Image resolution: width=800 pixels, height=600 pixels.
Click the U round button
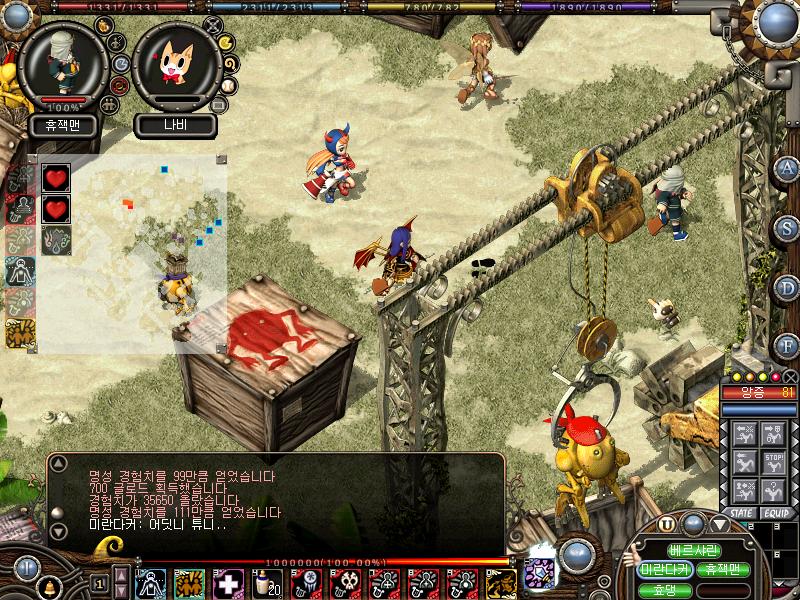tap(667, 523)
